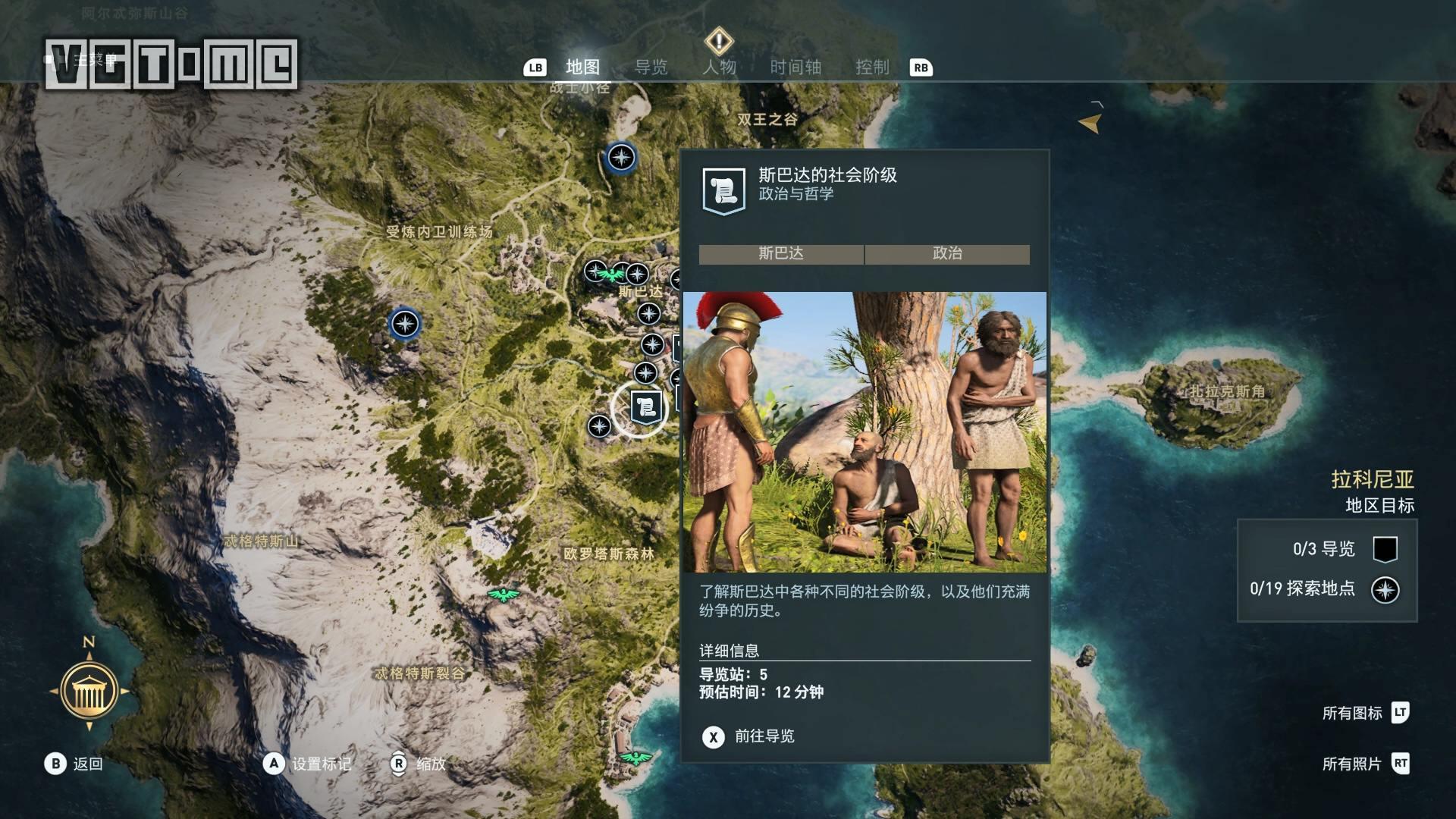
Task: Select the 0/19 探索地点 objective
Action: (x=1323, y=589)
